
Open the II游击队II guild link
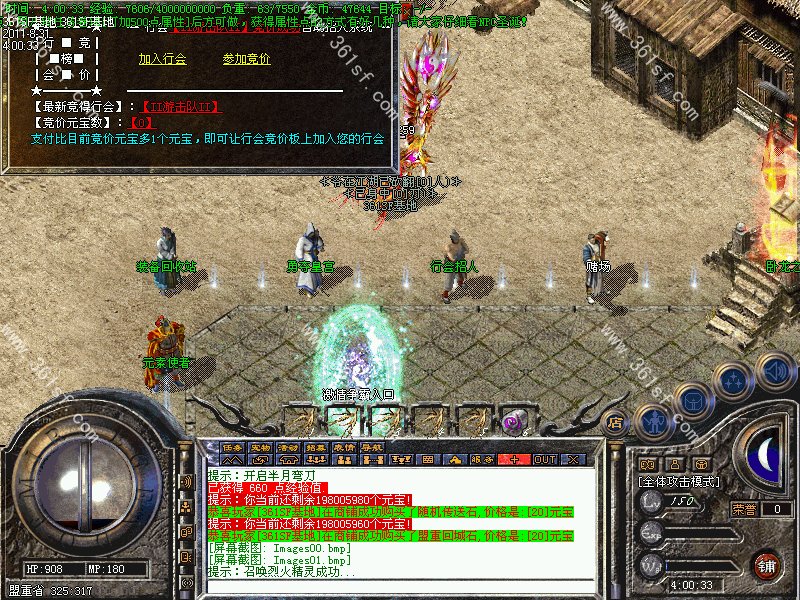click(180, 106)
